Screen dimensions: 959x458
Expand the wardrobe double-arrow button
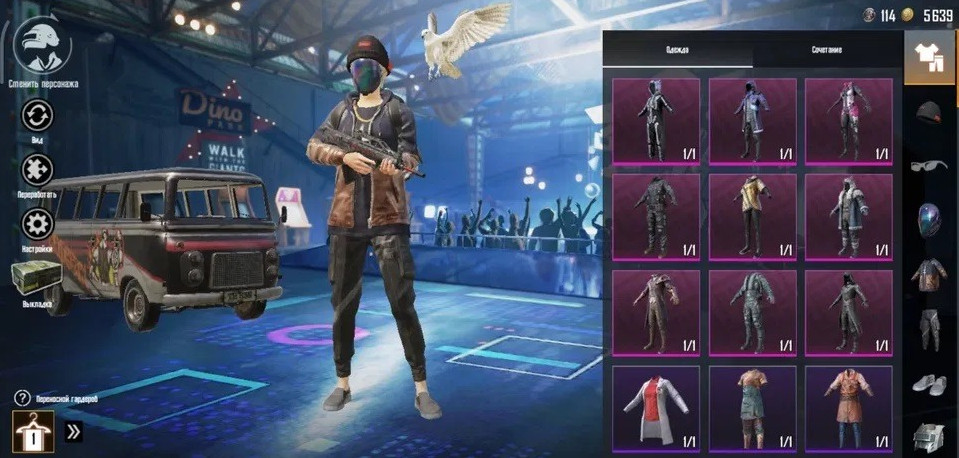[x=74, y=432]
